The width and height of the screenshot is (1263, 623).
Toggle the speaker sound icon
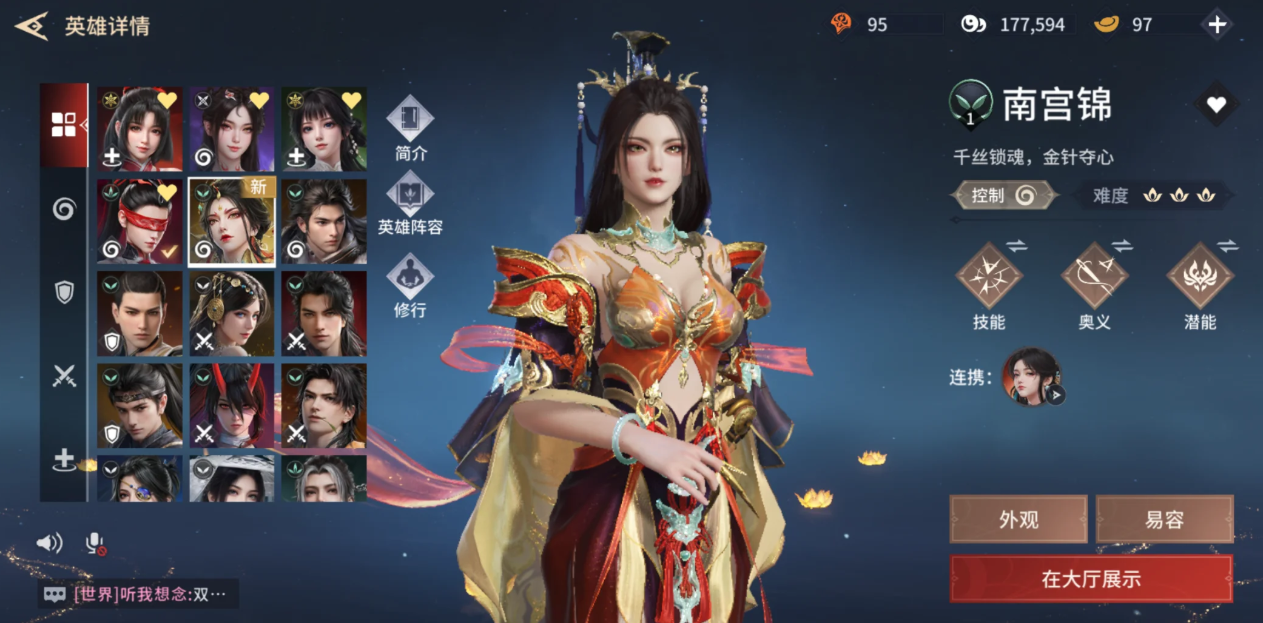coord(49,543)
